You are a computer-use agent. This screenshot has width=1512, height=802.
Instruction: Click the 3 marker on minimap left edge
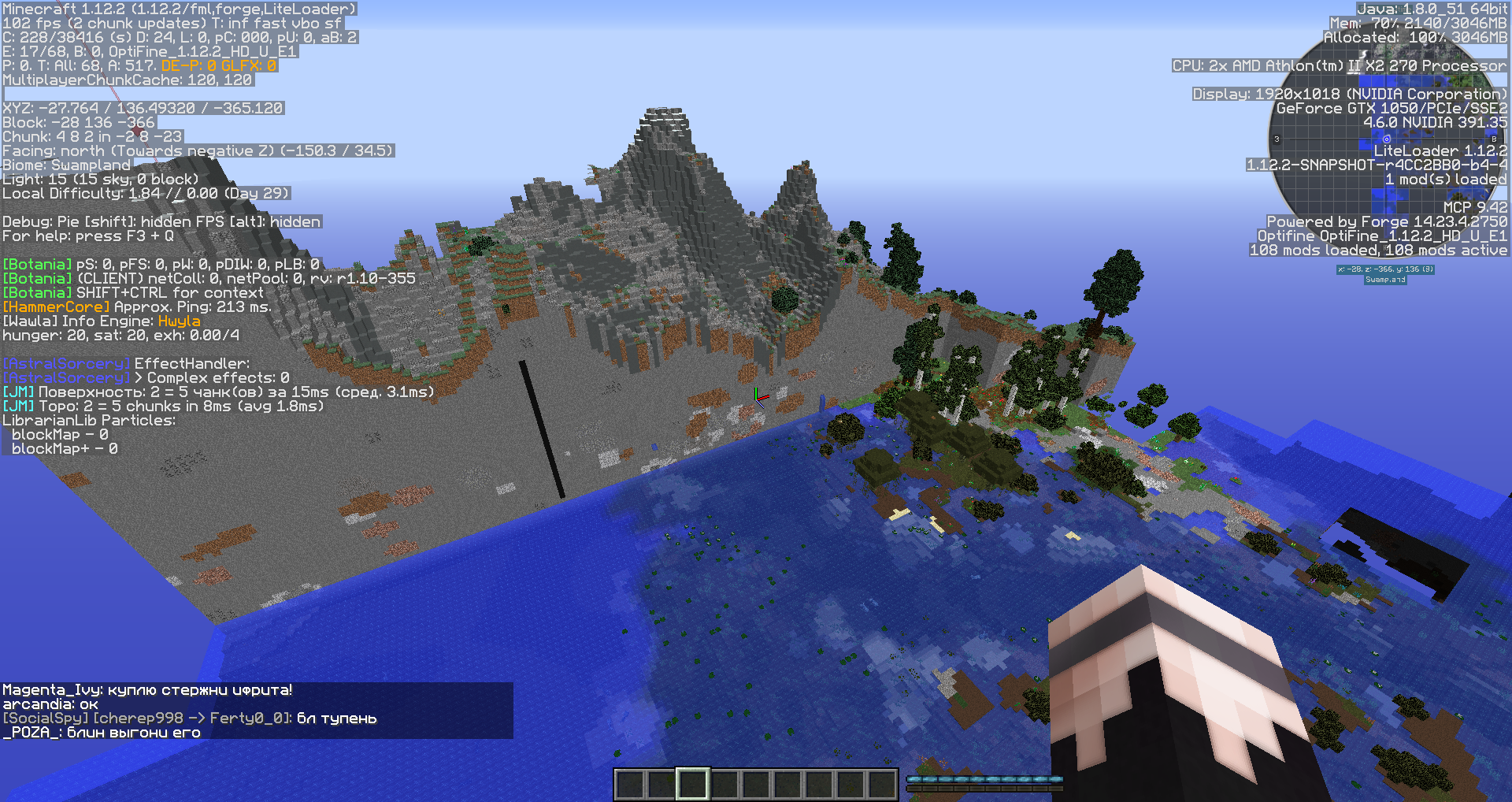tap(1277, 139)
